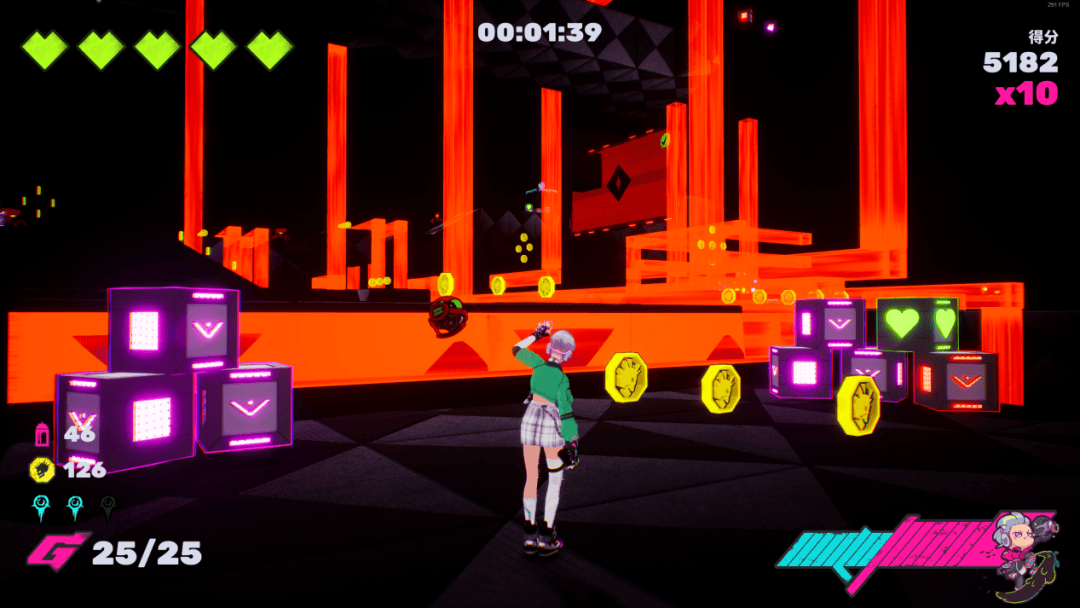Select the dark uncollected marker icon
The image size is (1080, 608).
click(x=108, y=507)
